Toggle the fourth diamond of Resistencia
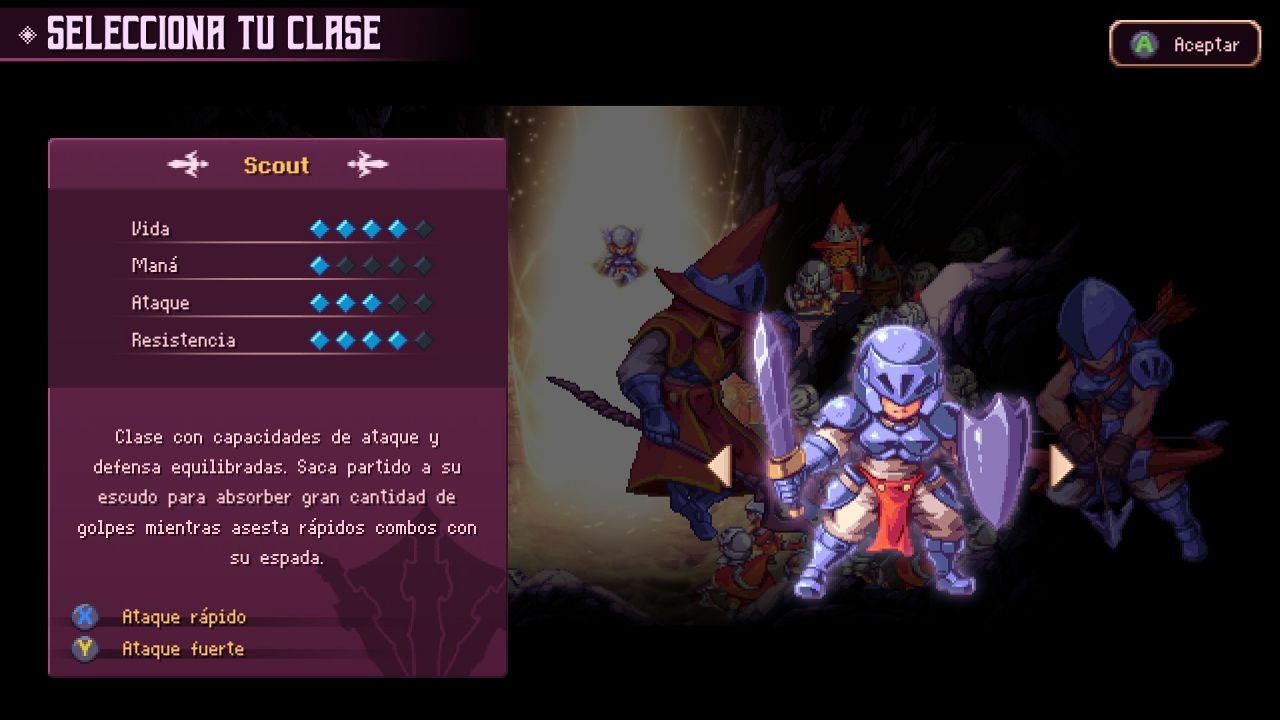Viewport: 1280px width, 720px height. point(397,339)
